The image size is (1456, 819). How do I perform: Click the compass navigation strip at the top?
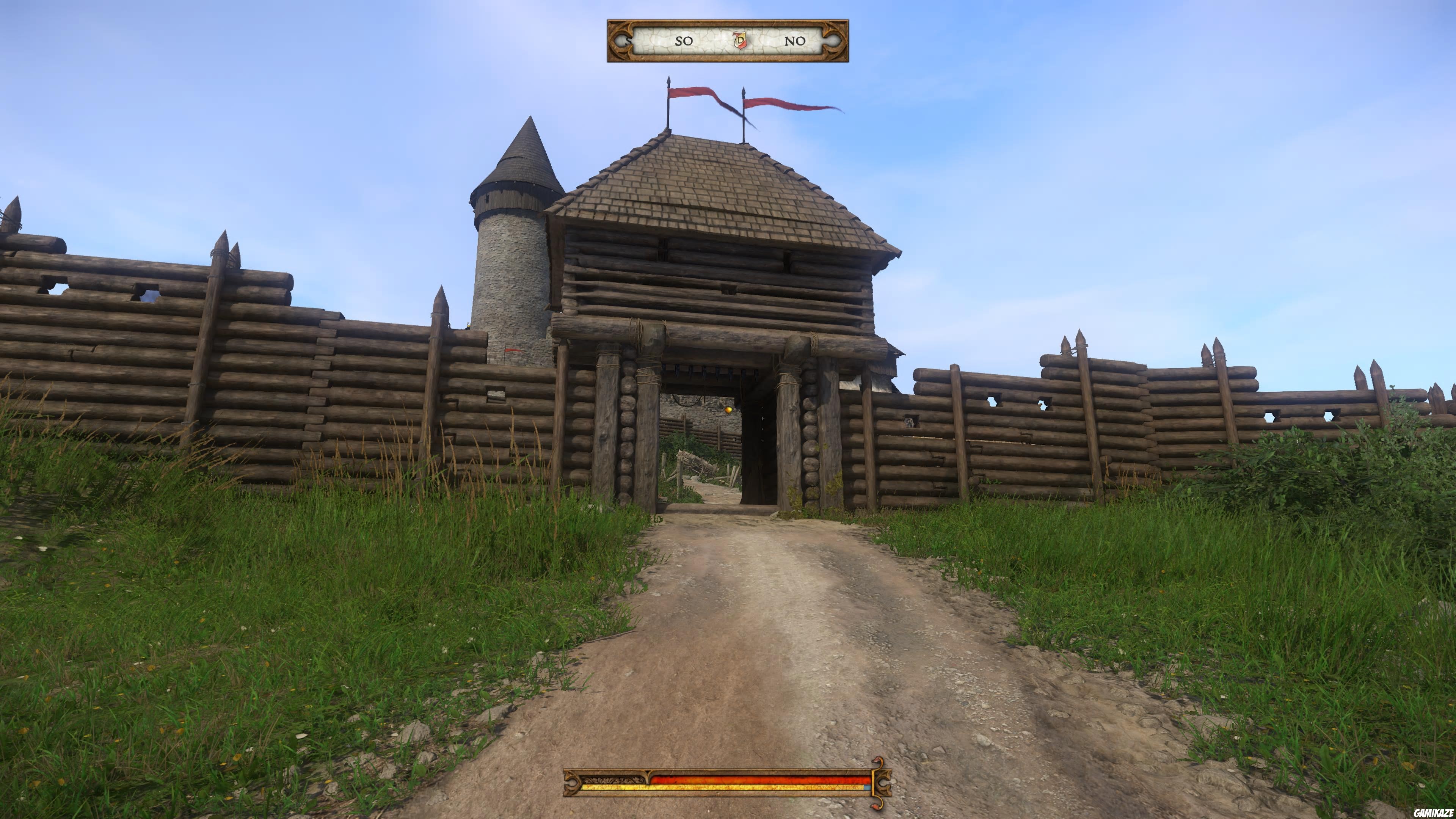point(729,41)
